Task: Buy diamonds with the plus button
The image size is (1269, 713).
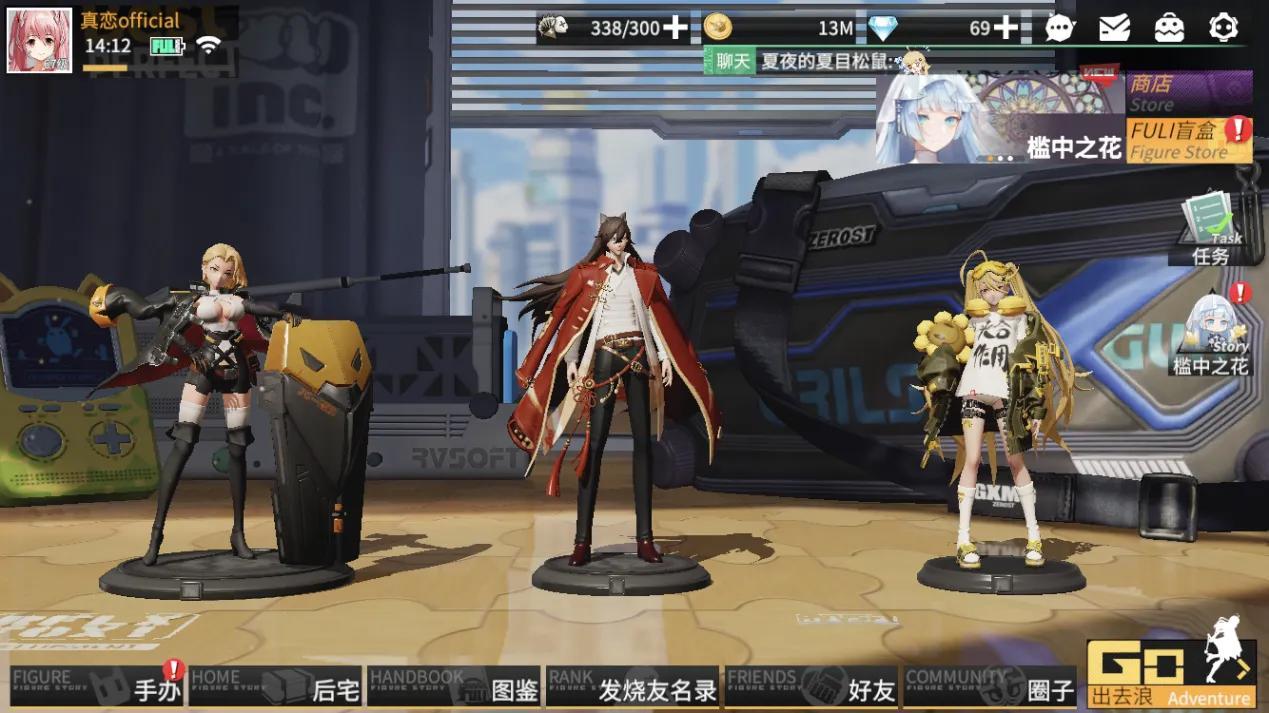Action: pos(1006,28)
